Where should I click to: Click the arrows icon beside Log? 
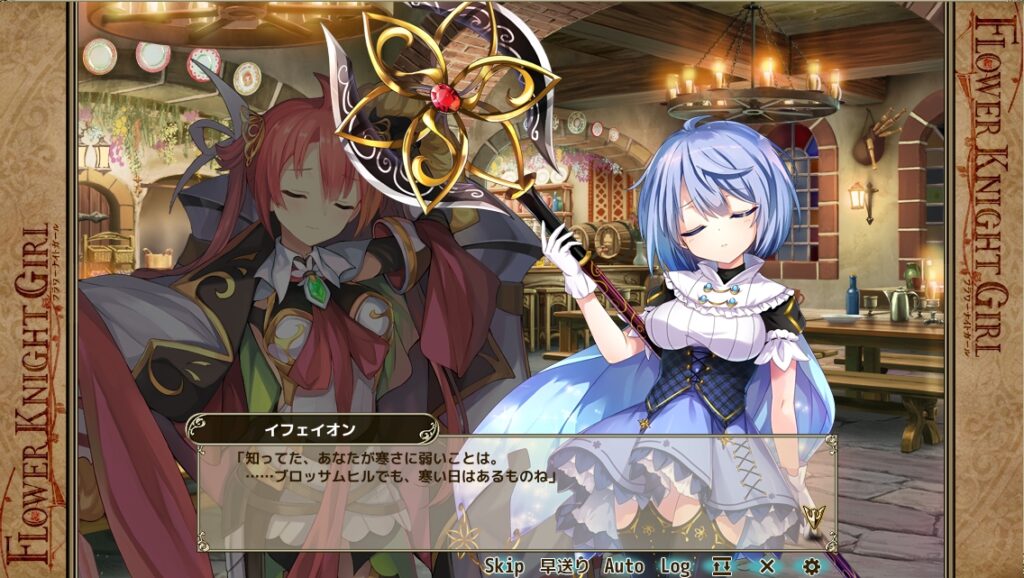pyautogui.click(x=722, y=566)
